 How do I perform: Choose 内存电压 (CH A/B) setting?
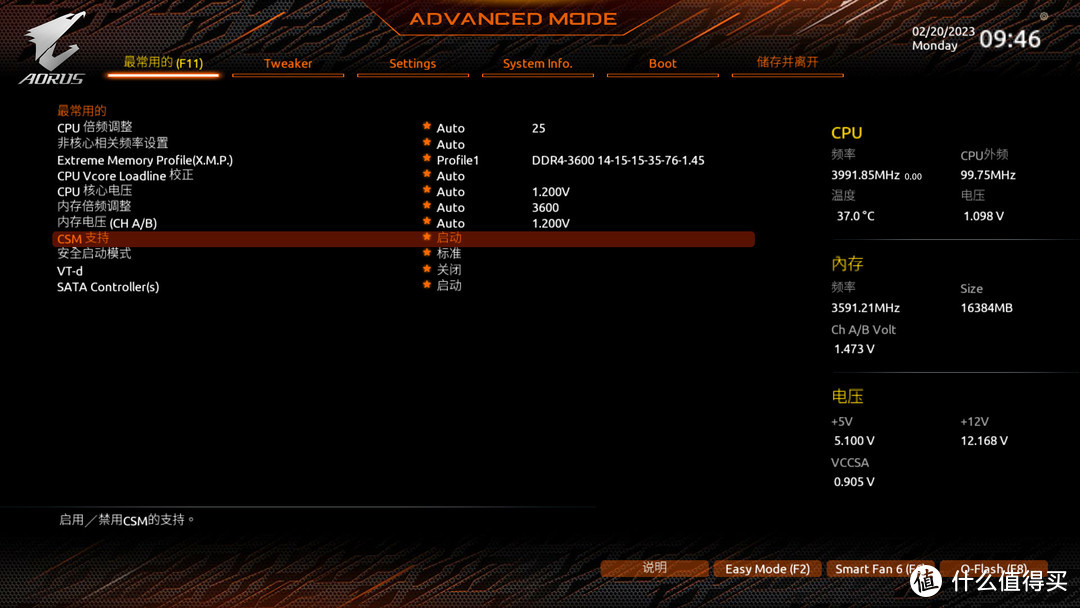click(x=107, y=223)
